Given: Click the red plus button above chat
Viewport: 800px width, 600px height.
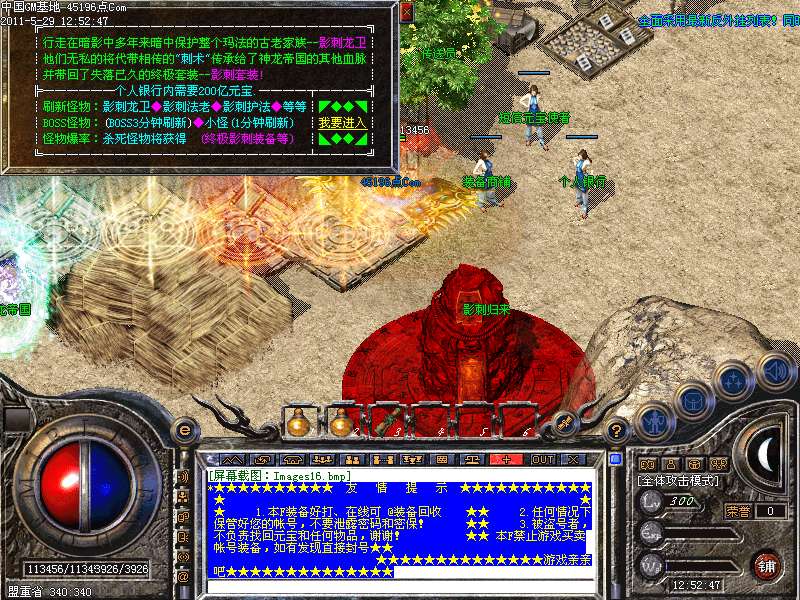Looking at the screenshot, I should [x=507, y=460].
